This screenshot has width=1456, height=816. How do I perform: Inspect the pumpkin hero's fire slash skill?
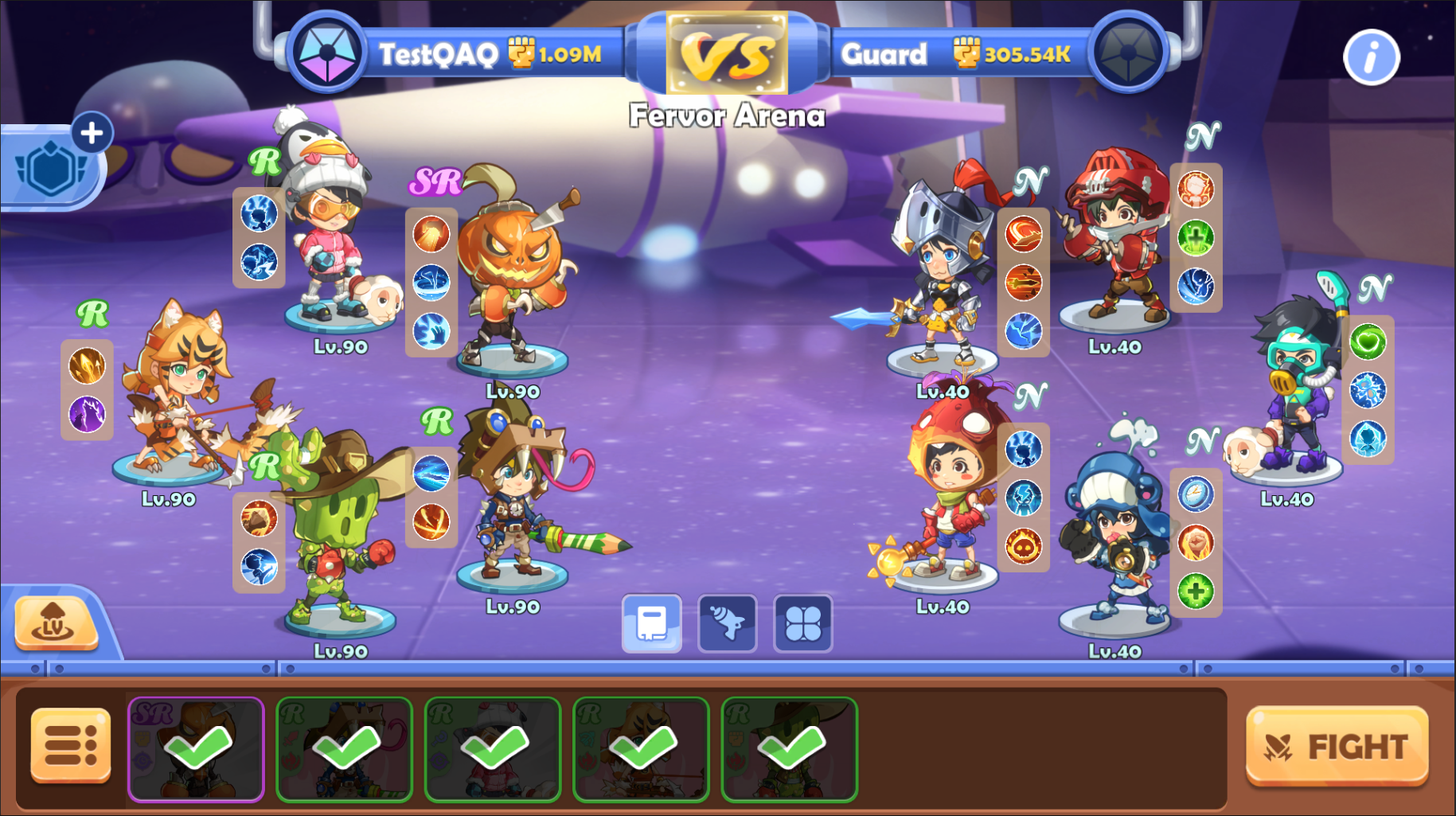click(431, 235)
